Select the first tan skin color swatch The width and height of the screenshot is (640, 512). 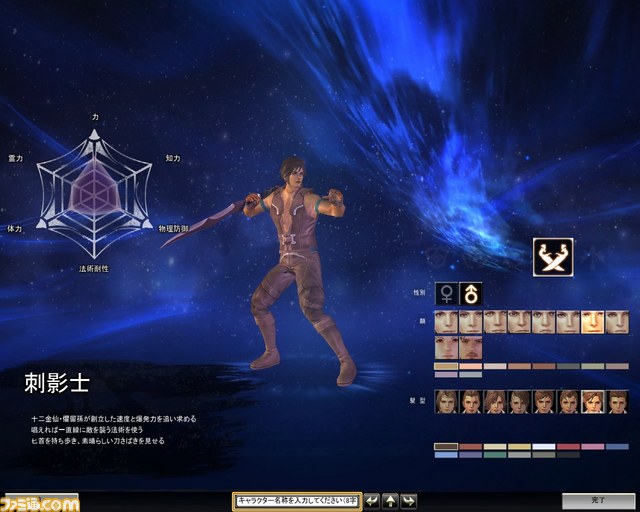pos(446,366)
